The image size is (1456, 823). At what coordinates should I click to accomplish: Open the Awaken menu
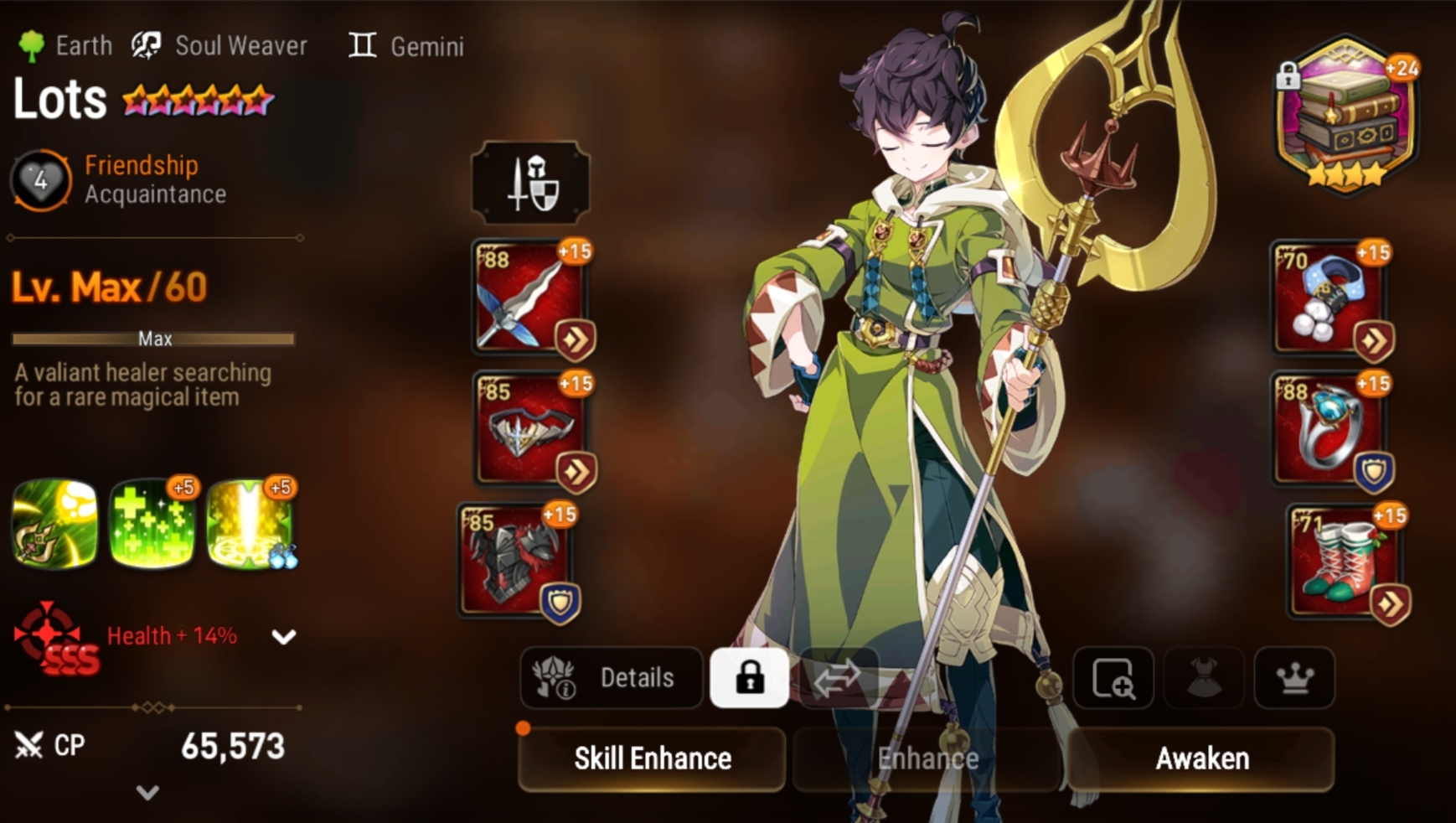(x=1201, y=758)
